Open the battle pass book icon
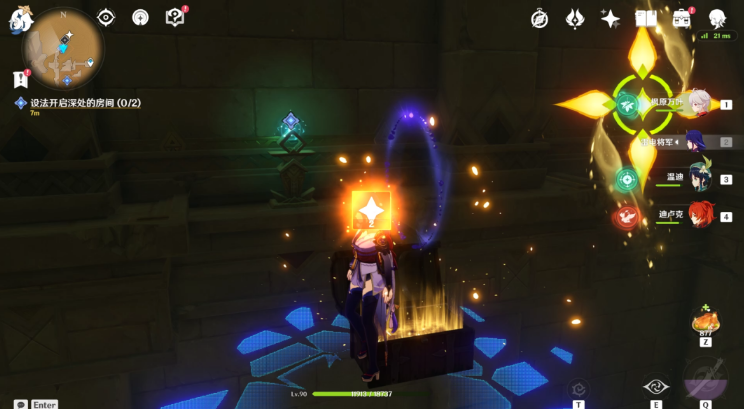This screenshot has height=409, width=744. (x=646, y=19)
